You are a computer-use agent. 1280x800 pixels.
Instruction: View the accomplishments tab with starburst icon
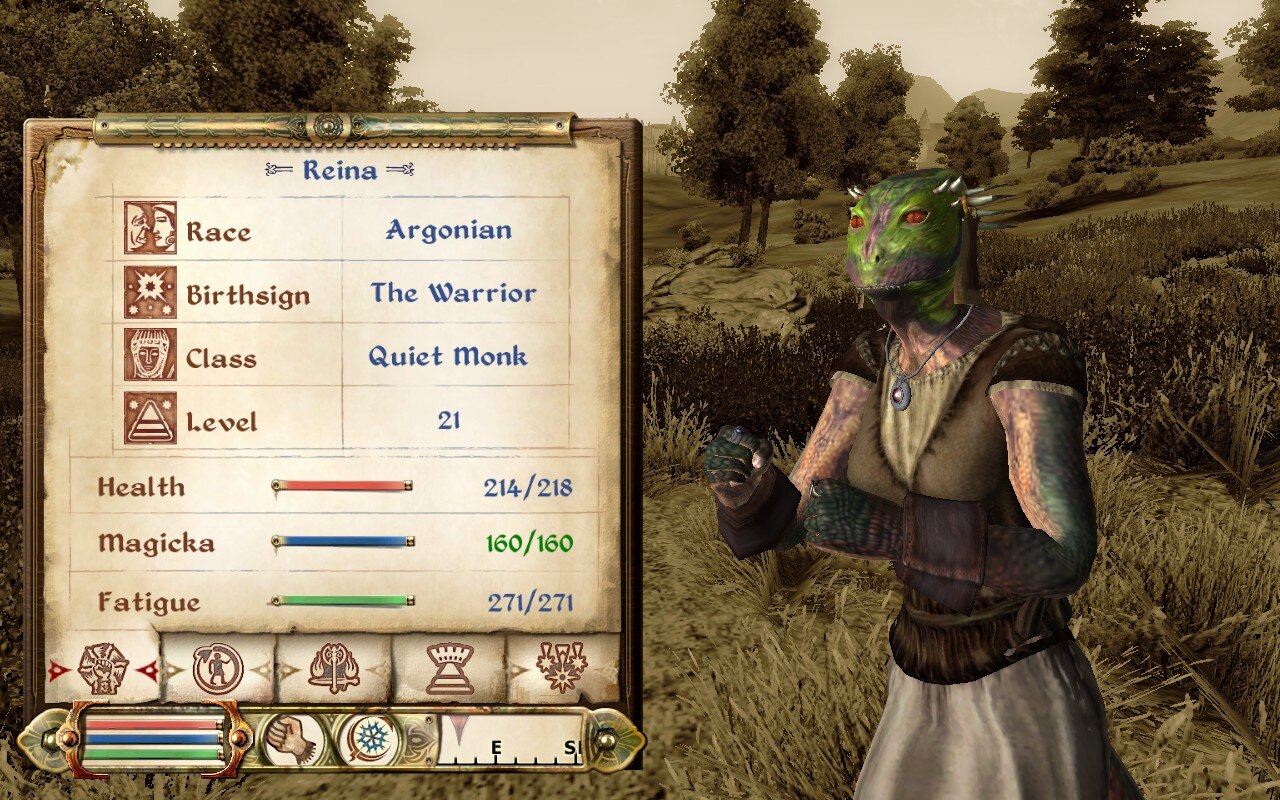click(x=563, y=668)
